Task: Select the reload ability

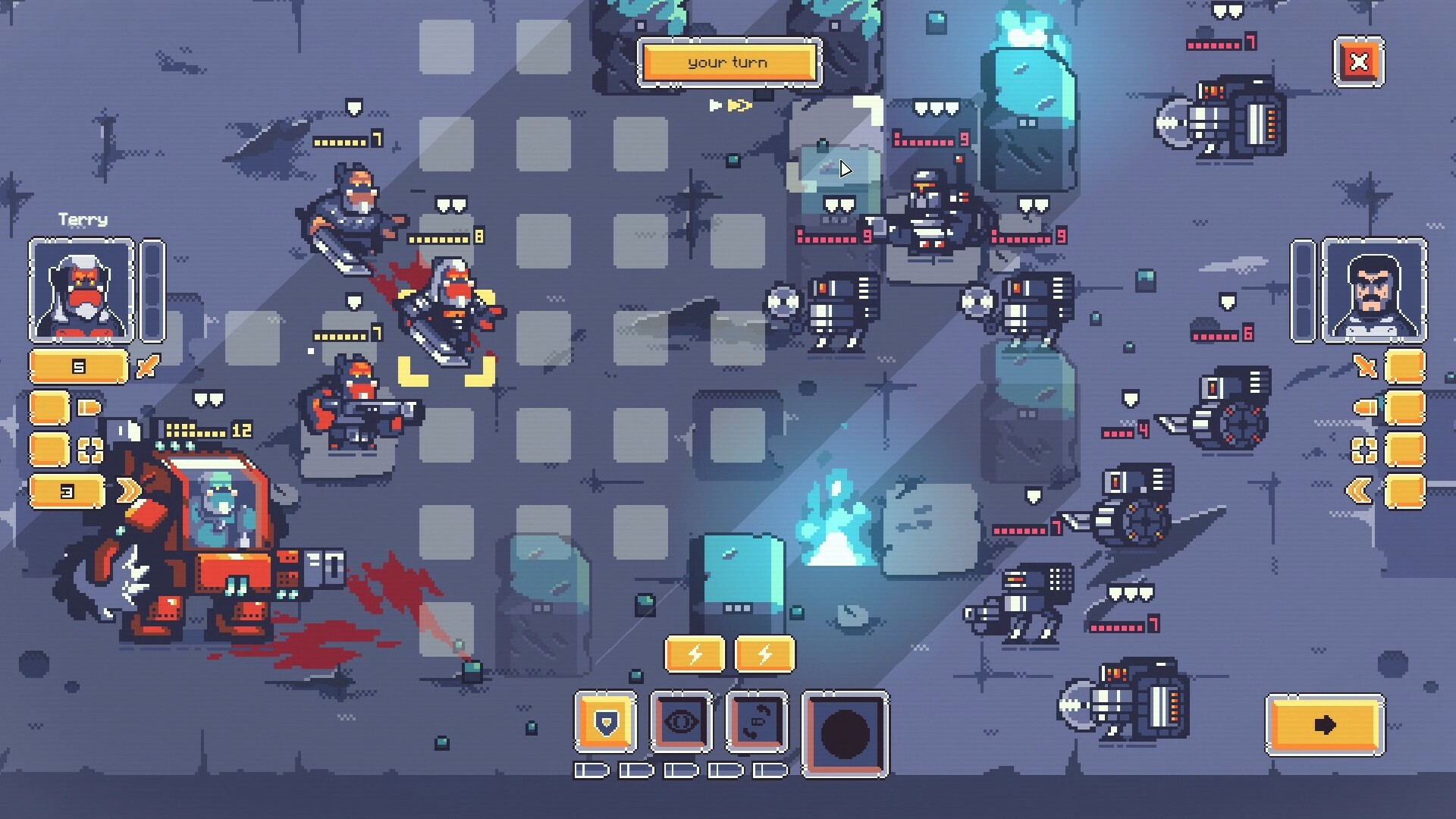Action: pos(755,722)
